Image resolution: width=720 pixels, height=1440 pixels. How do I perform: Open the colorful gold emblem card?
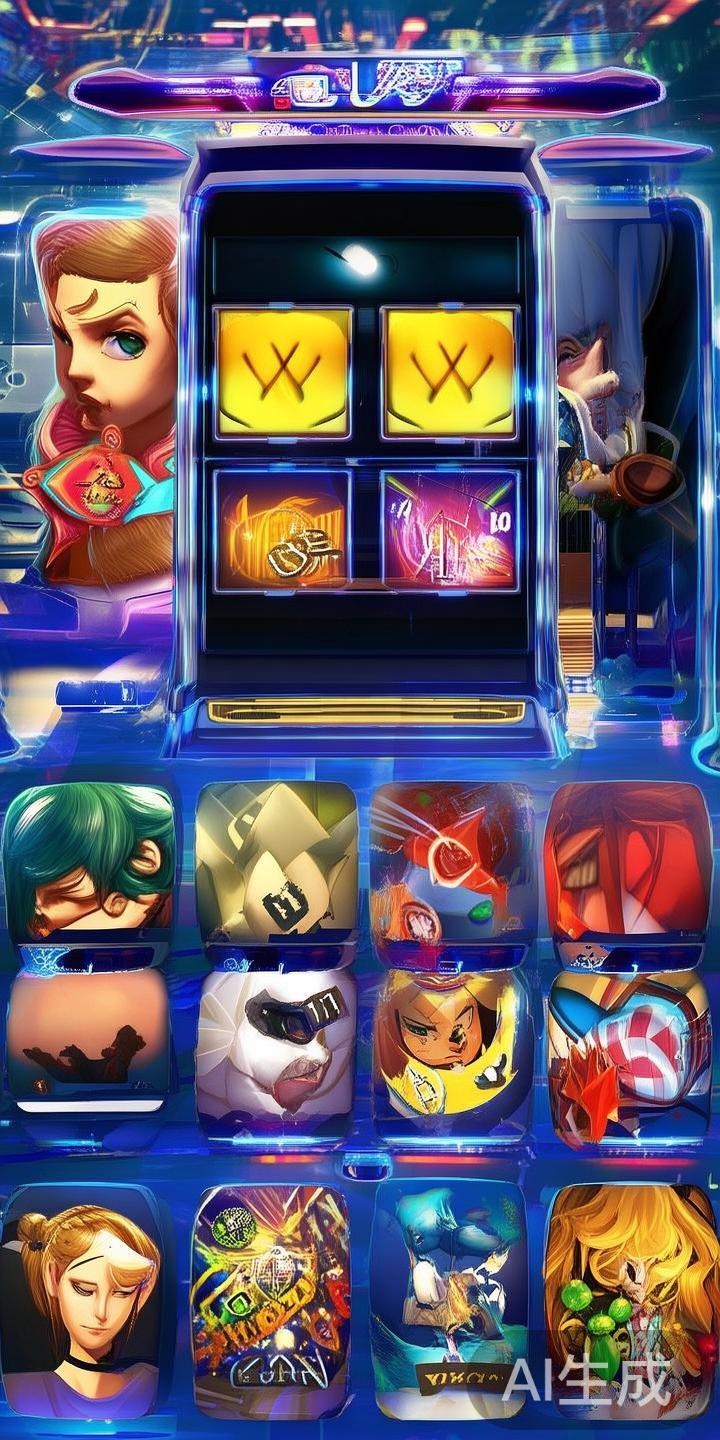(270, 1300)
